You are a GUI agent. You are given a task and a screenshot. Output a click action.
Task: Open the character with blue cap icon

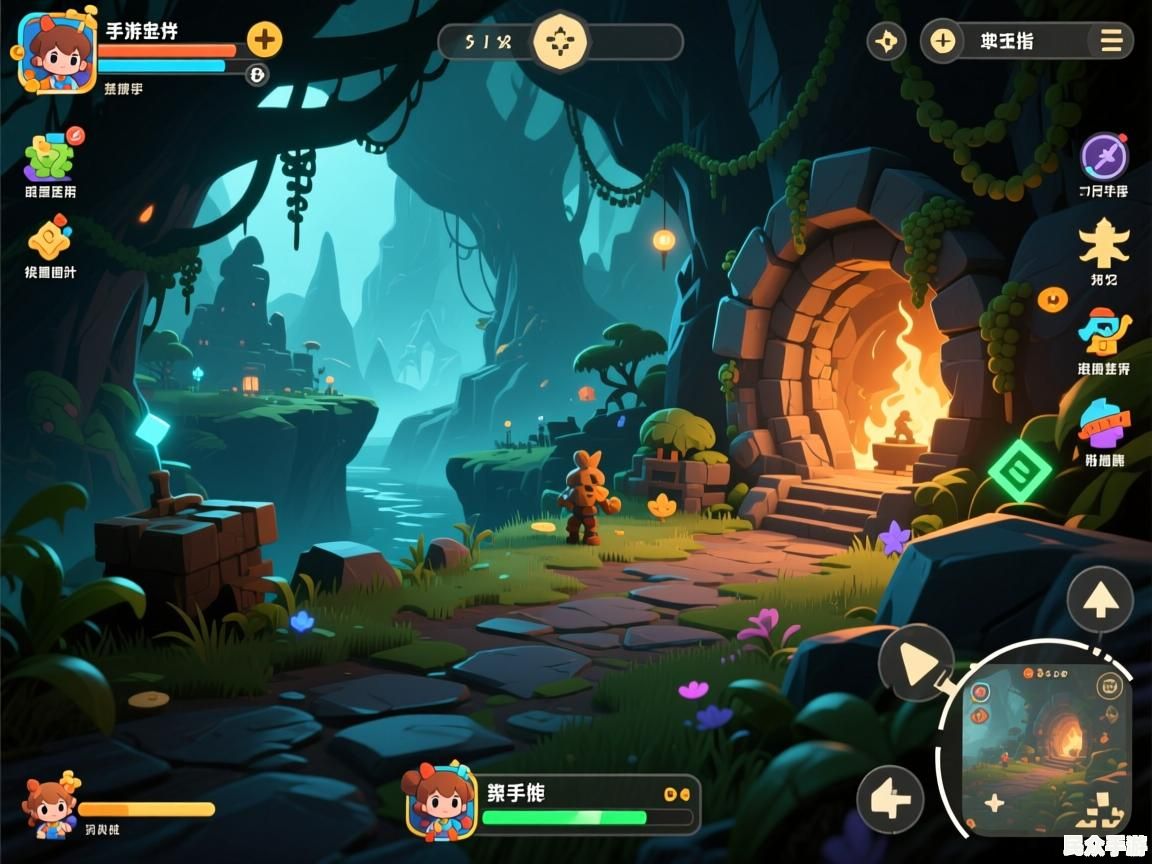tap(1103, 331)
